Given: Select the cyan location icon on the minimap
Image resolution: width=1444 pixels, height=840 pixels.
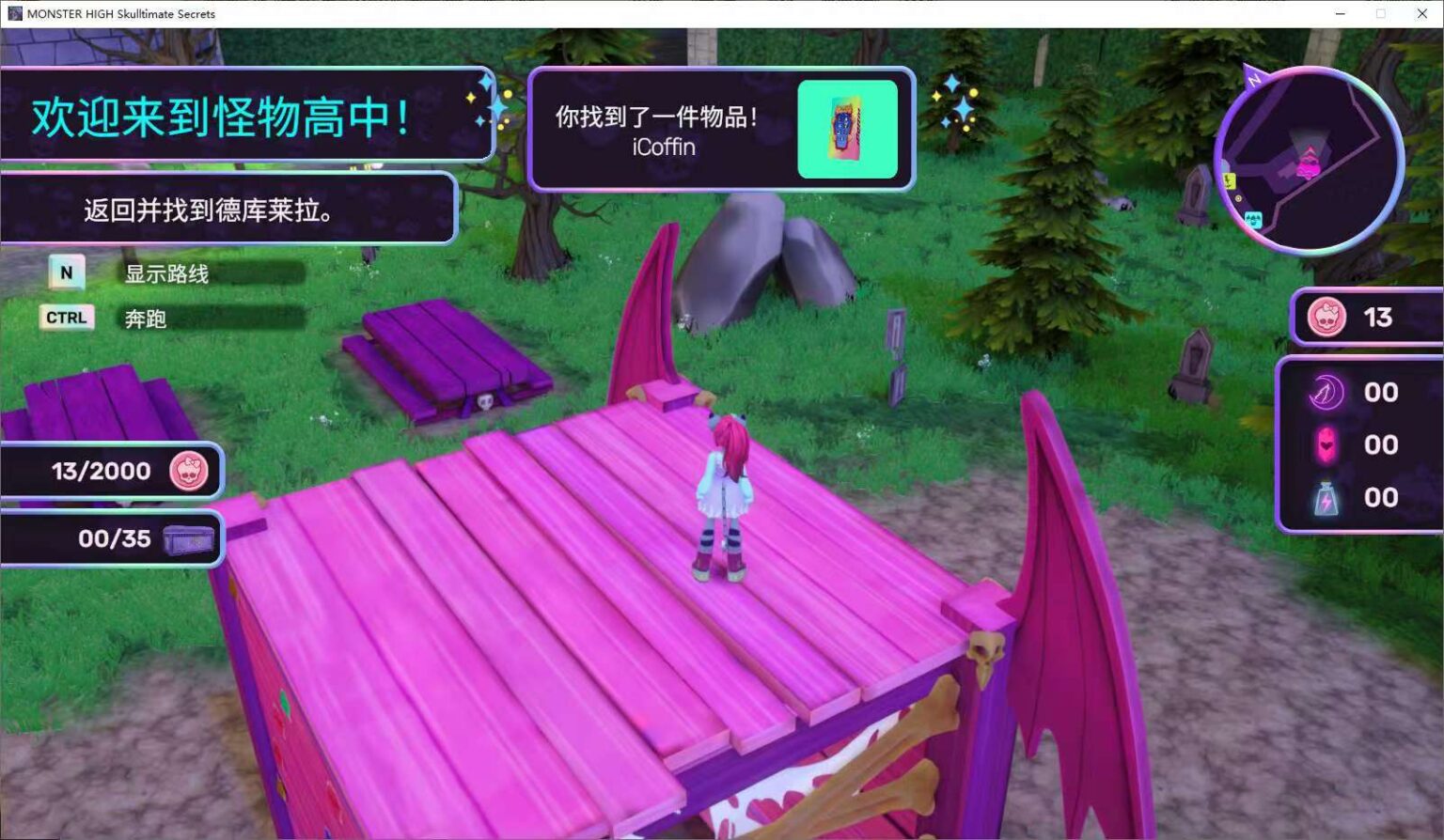Looking at the screenshot, I should pos(1253,219).
